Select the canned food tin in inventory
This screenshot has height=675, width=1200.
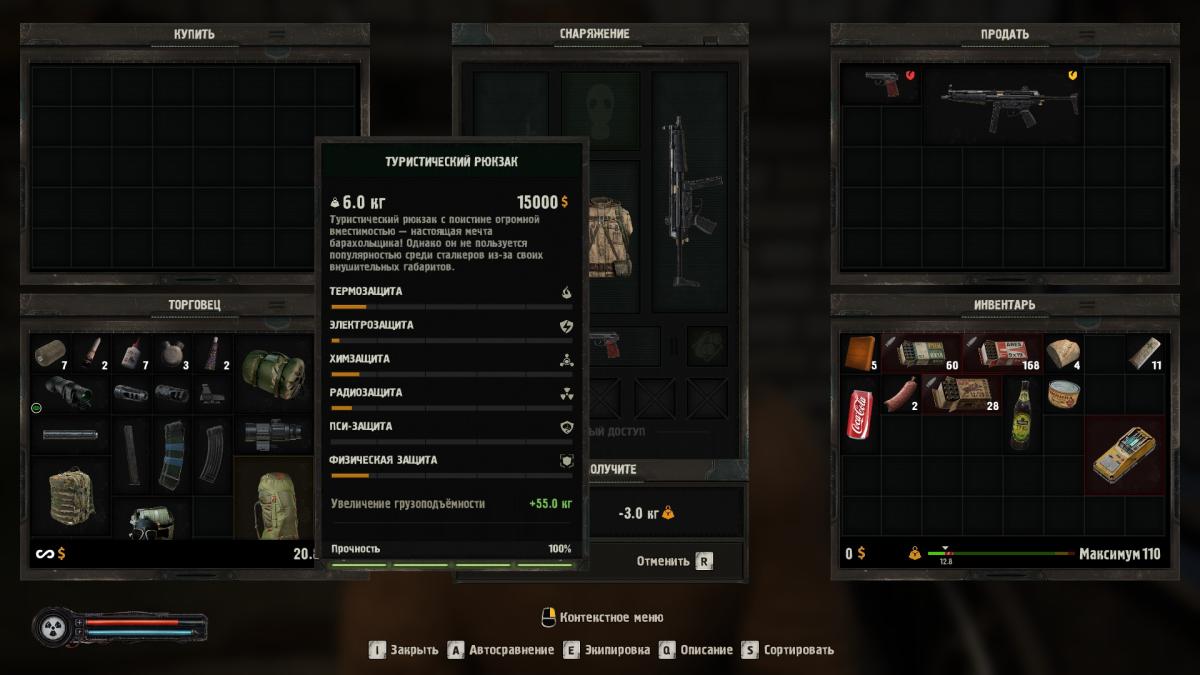tap(1062, 395)
